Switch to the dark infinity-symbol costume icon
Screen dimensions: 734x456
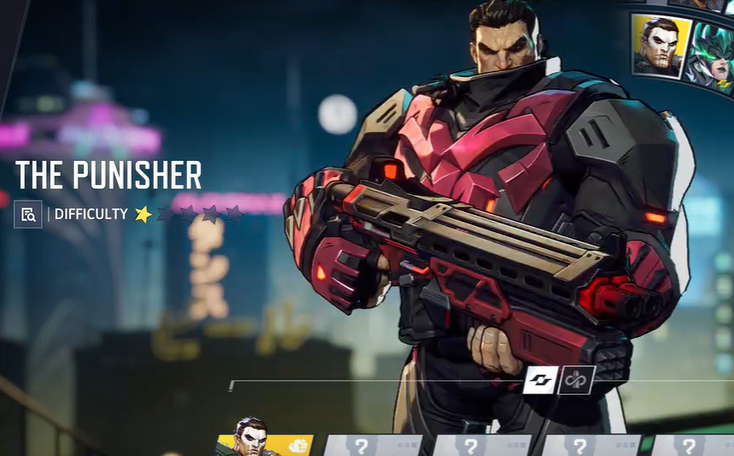pos(577,380)
